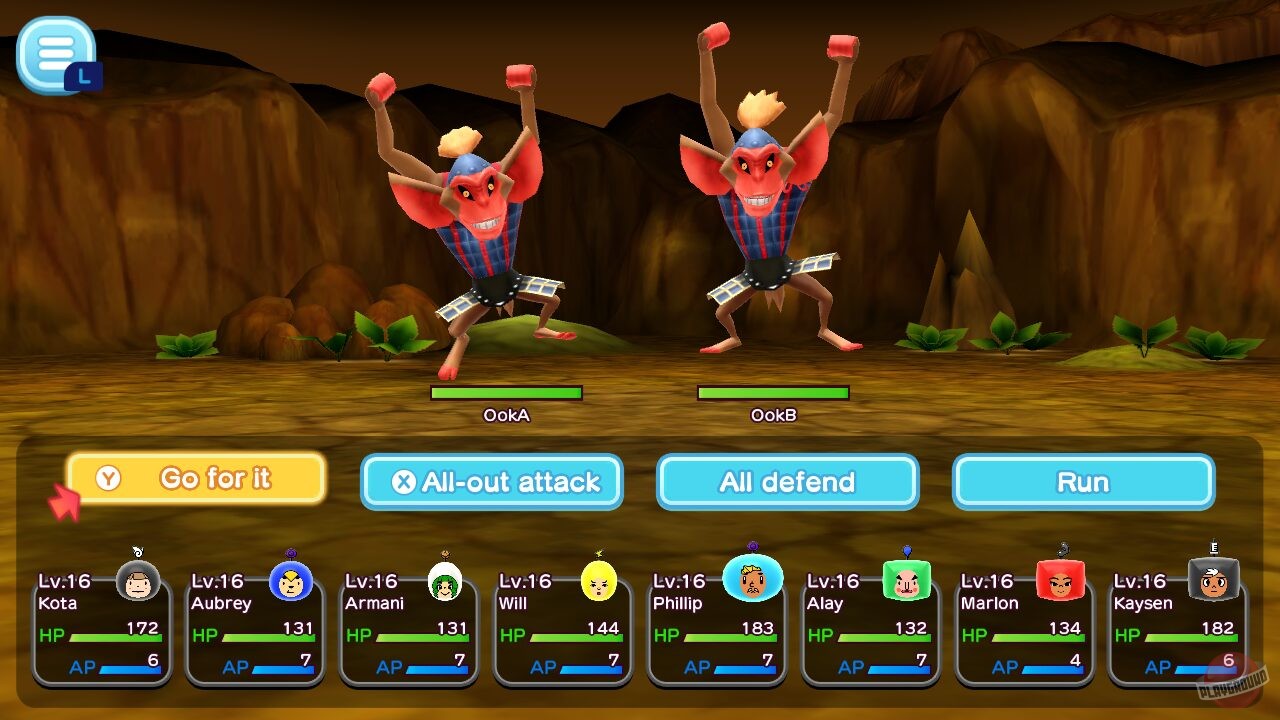Select the All defend command
Screen dimensions: 1280x720
pyautogui.click(x=786, y=482)
